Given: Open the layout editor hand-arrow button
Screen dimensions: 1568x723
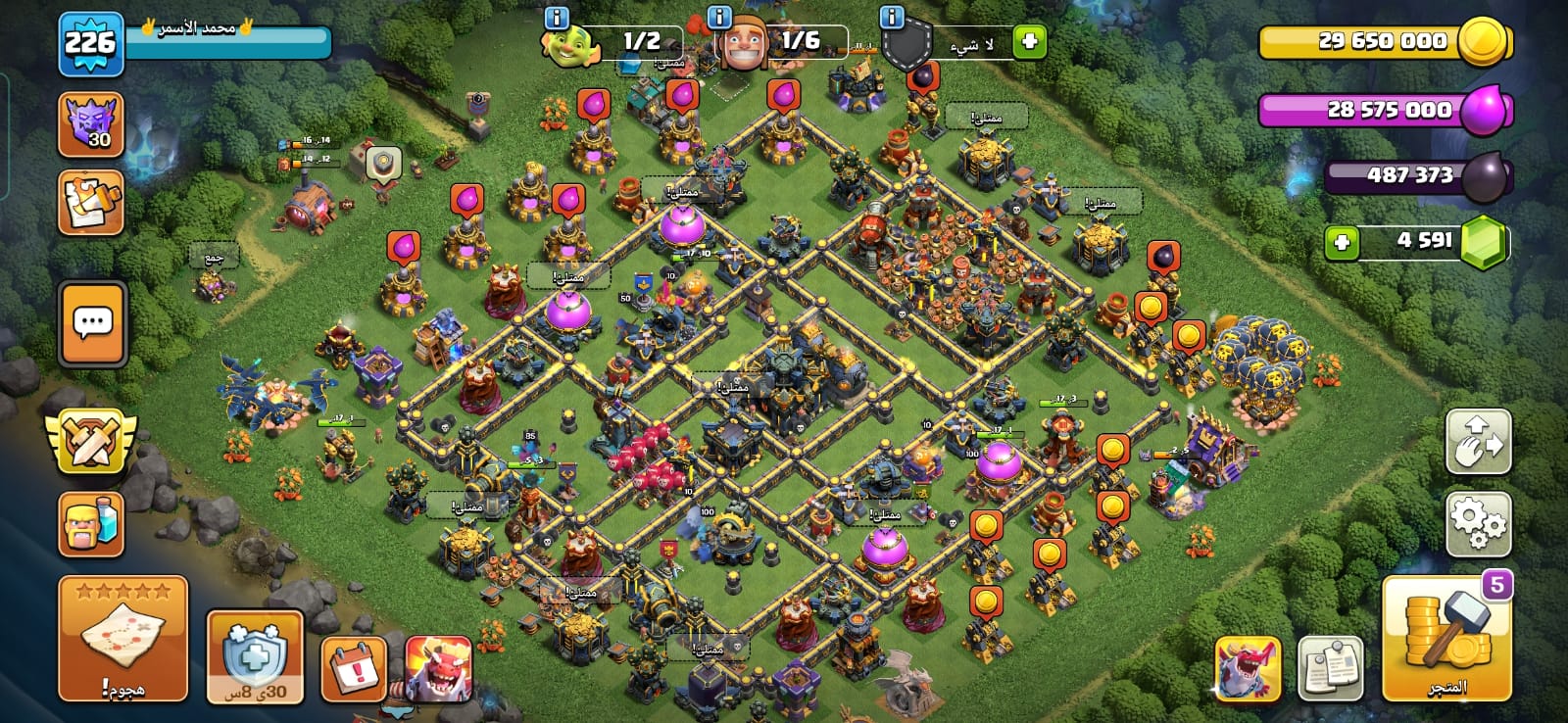Looking at the screenshot, I should click(1478, 442).
